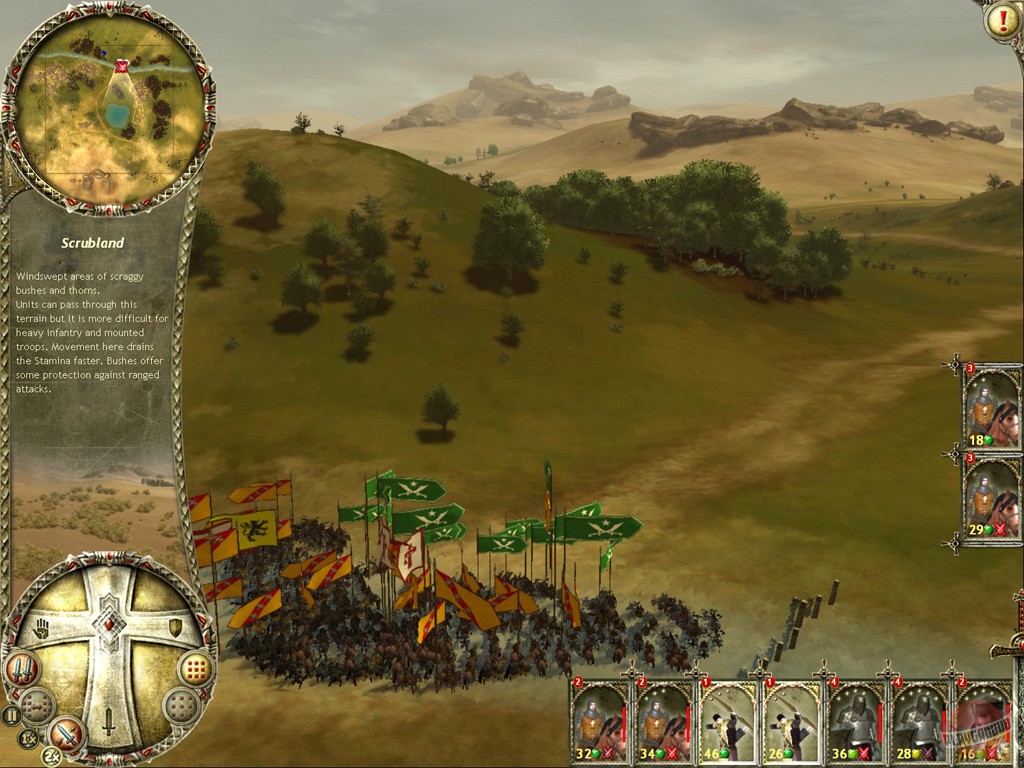
Task: Choose the grey dotted formation on the right
Action: (181, 706)
